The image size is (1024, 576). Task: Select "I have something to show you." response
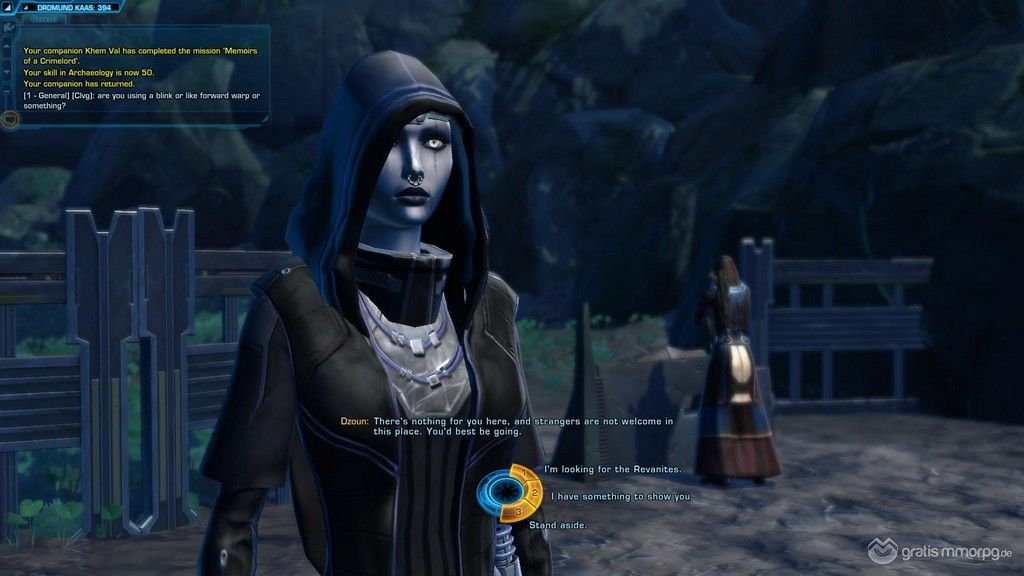[x=620, y=495]
